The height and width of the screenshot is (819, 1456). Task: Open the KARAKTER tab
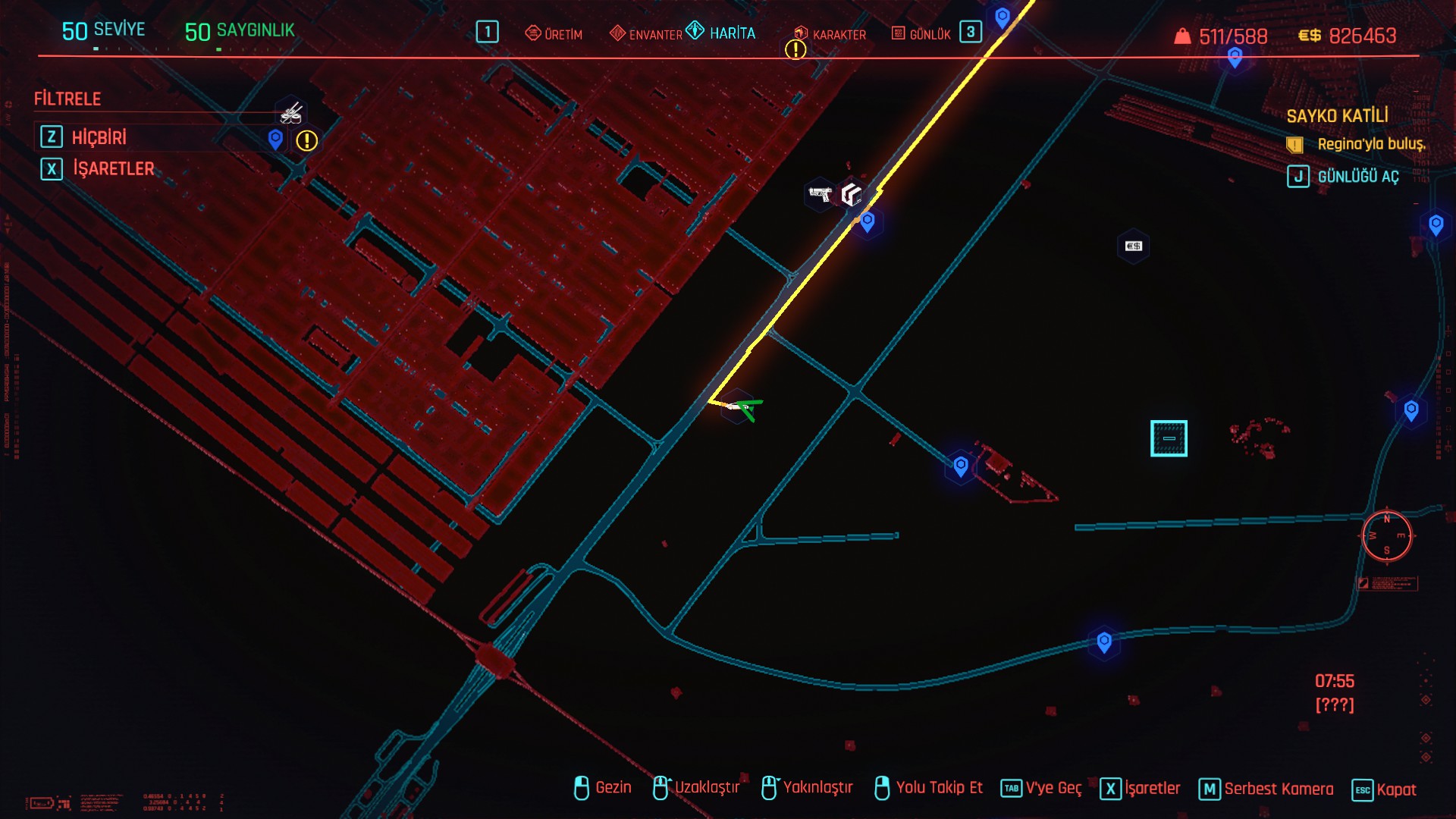tap(830, 34)
